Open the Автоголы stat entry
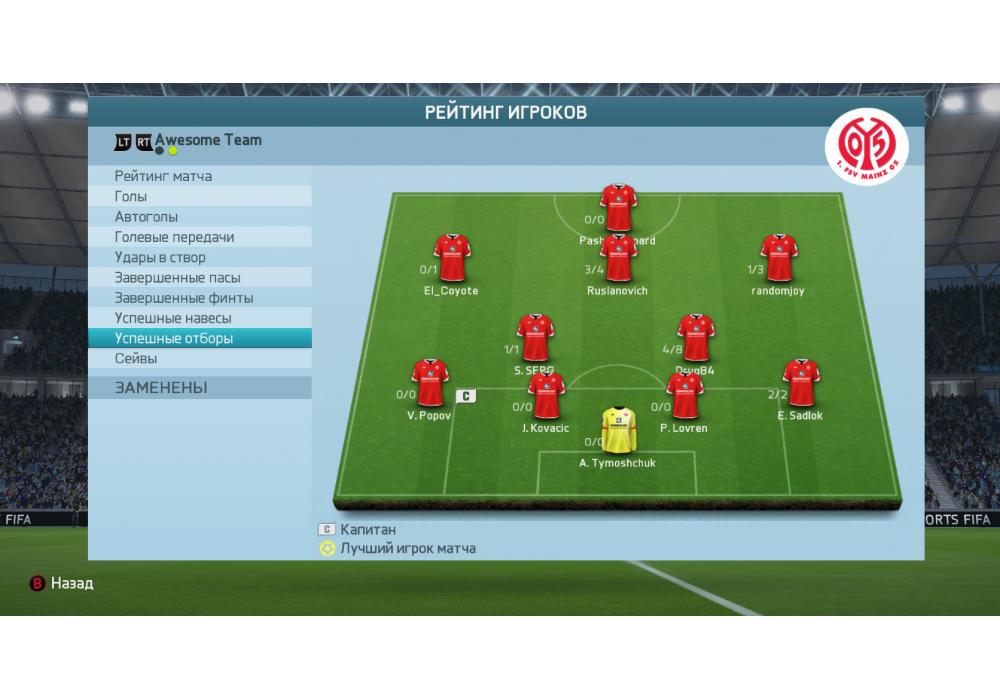Viewport: 1000px width, 700px height. click(198, 217)
